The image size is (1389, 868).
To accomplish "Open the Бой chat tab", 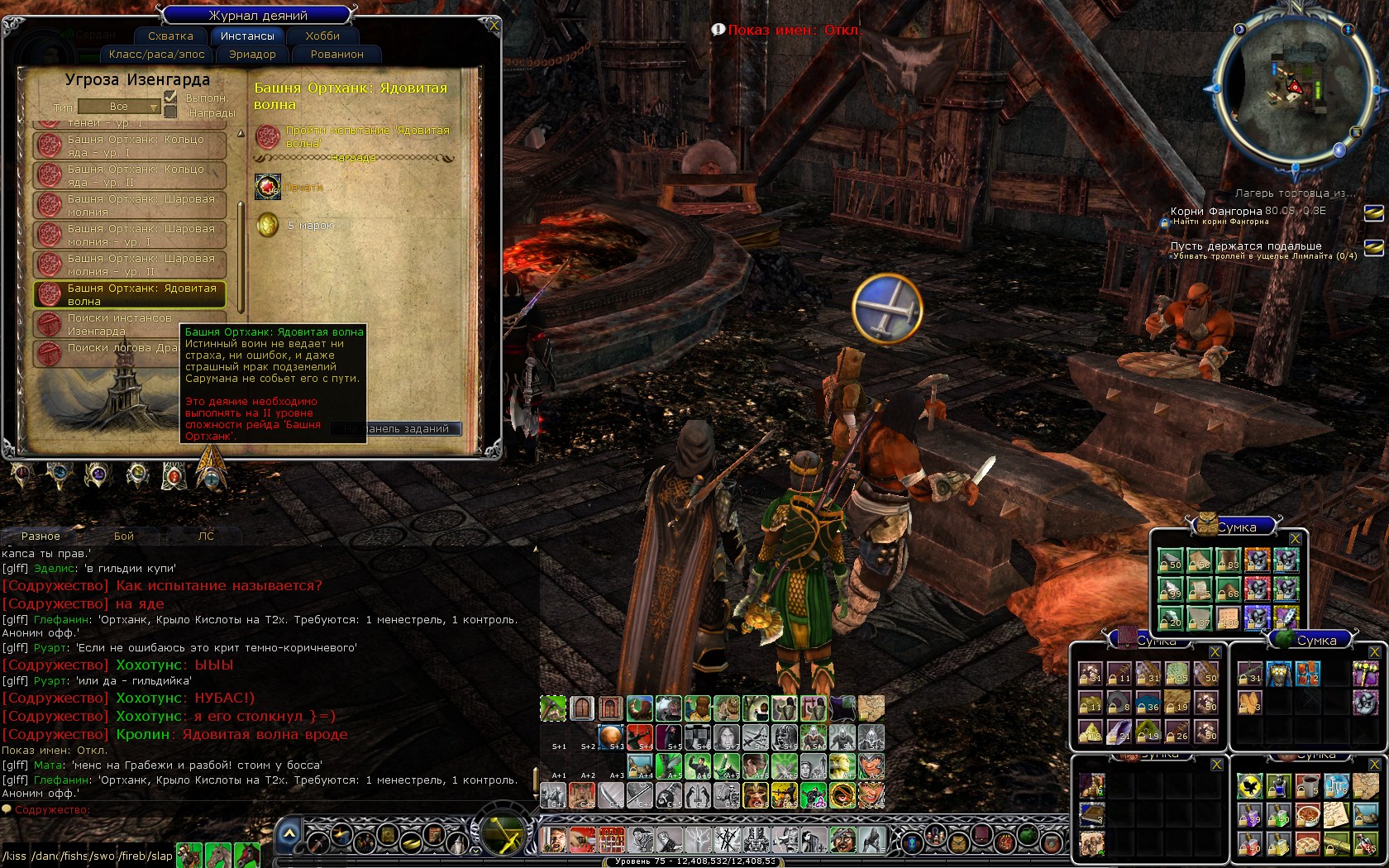I will click(124, 537).
